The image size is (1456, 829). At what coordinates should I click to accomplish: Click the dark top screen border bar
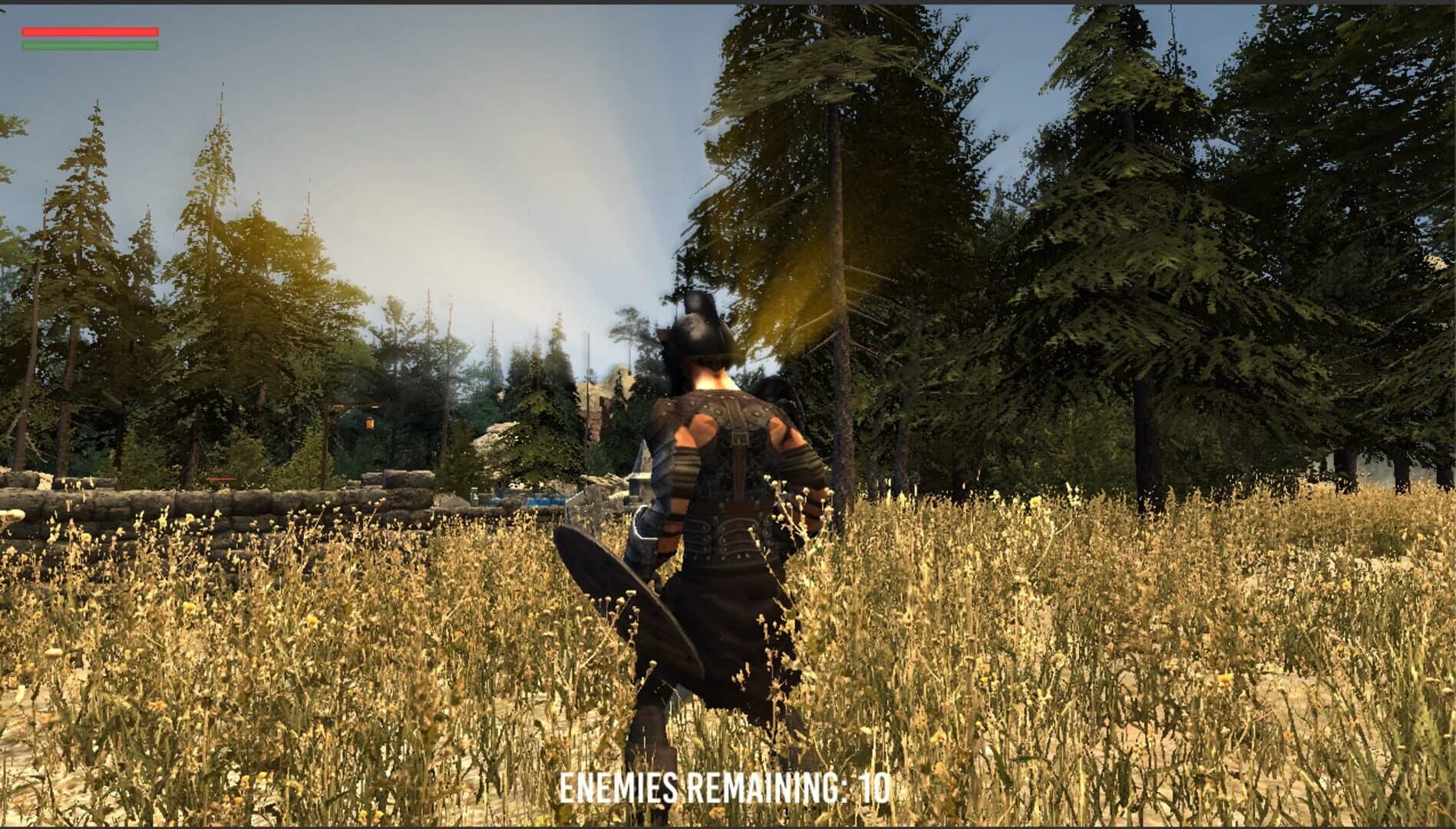pos(728,3)
